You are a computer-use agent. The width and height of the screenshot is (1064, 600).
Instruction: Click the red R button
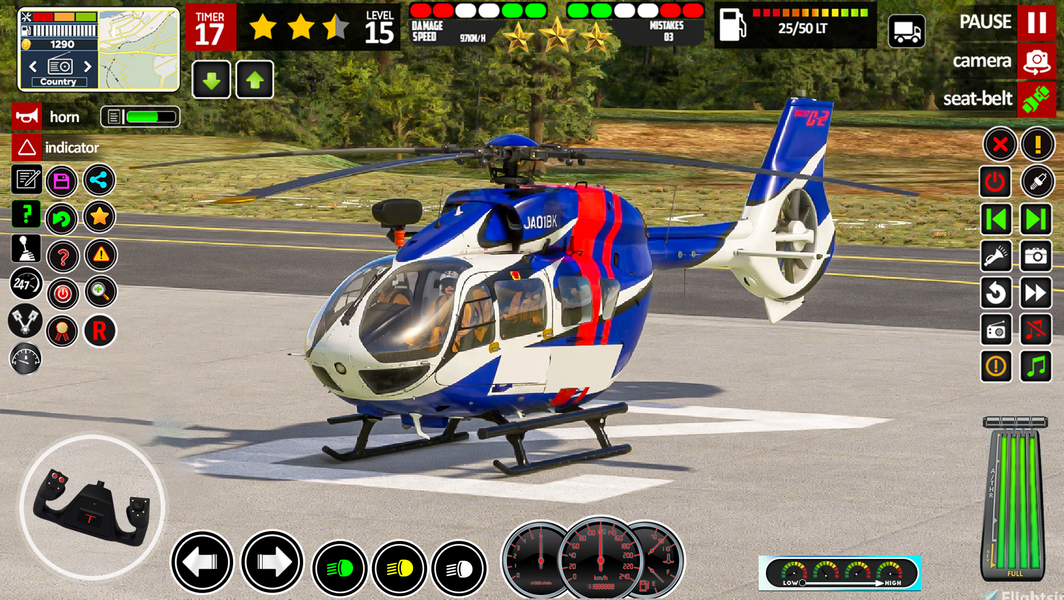click(99, 331)
